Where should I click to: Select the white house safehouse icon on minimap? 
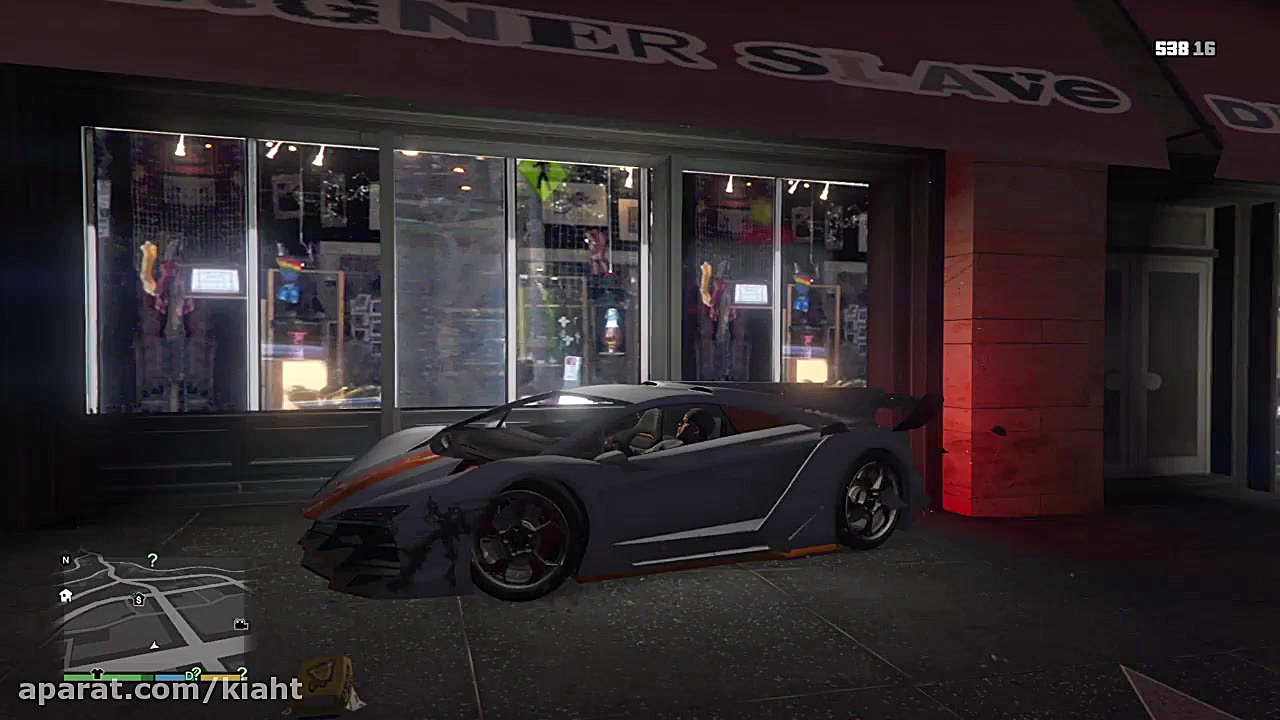pos(65,597)
